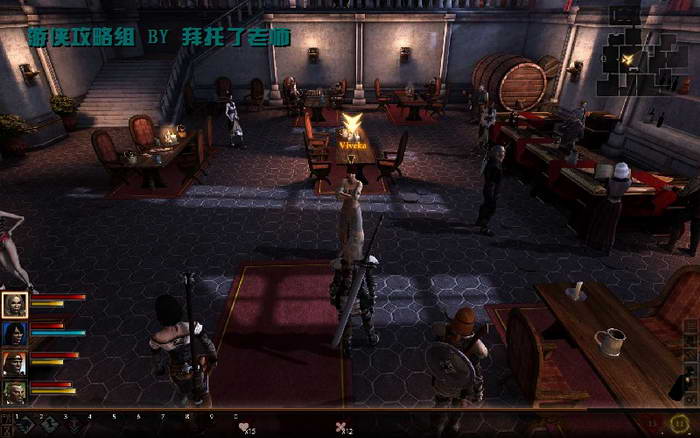Select the bottom blond companion portrait
The width and height of the screenshot is (700, 438).
coord(15,391)
